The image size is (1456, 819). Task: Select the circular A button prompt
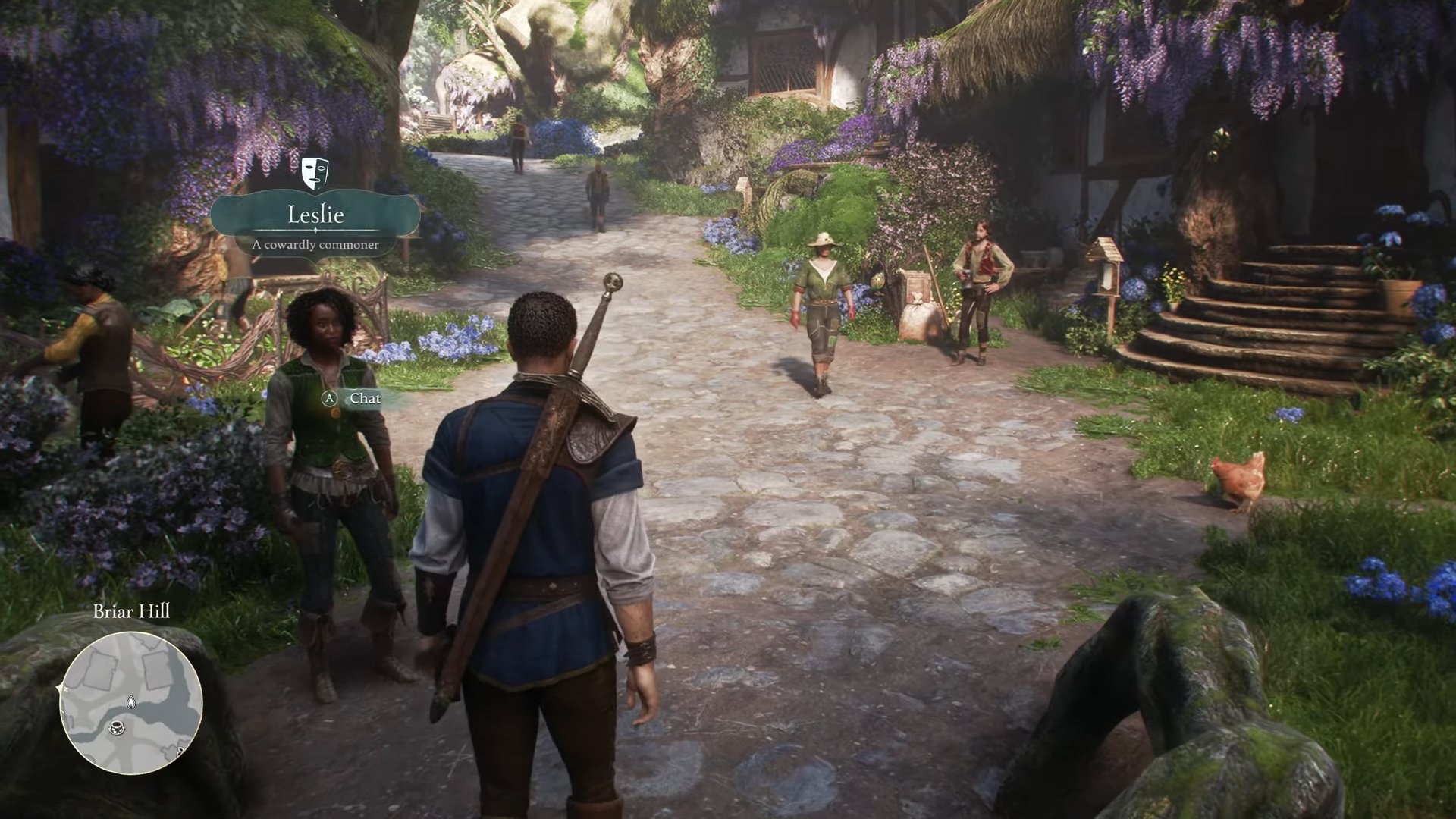click(328, 397)
